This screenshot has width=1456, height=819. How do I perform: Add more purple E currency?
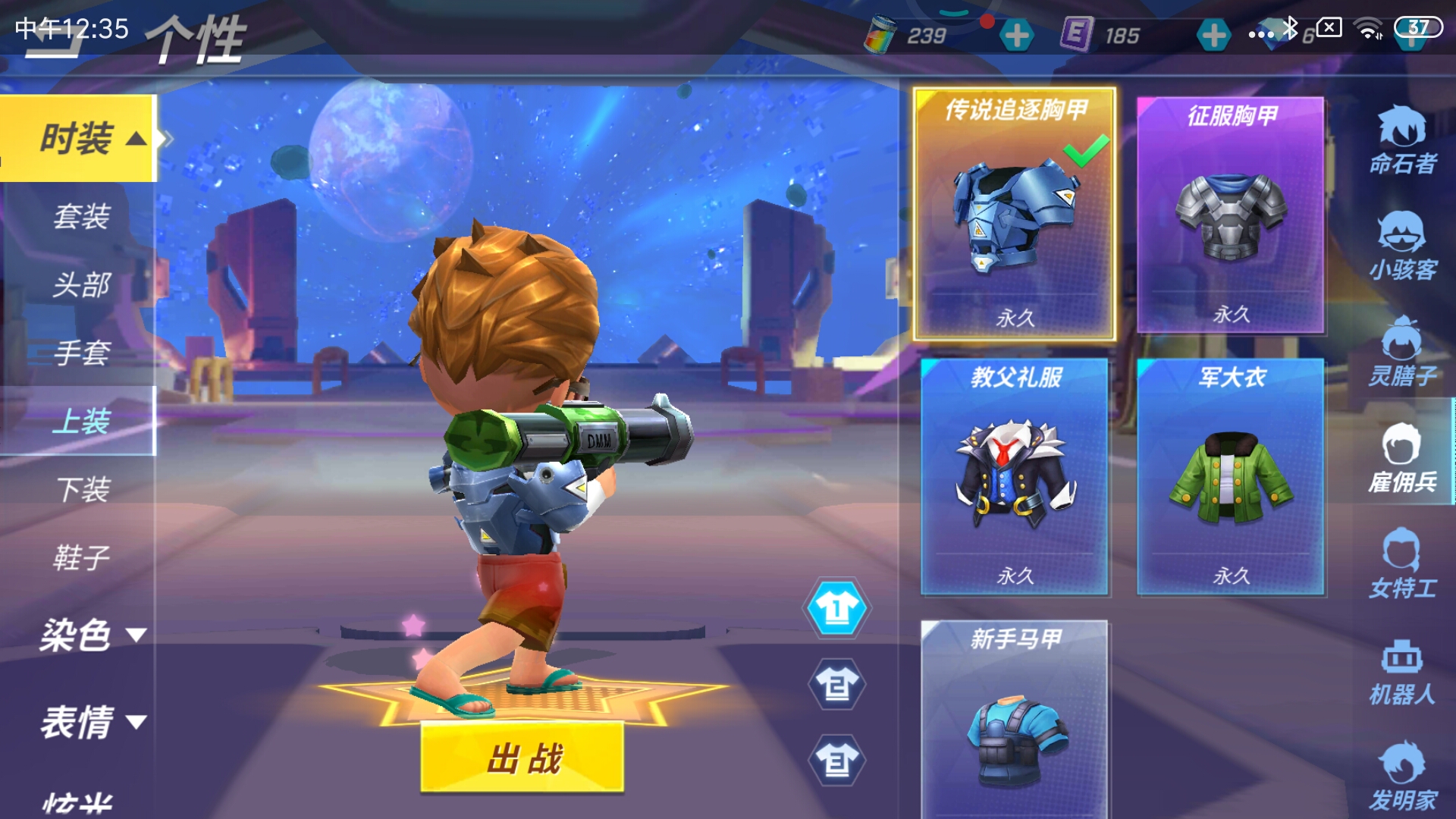pyautogui.click(x=1213, y=35)
